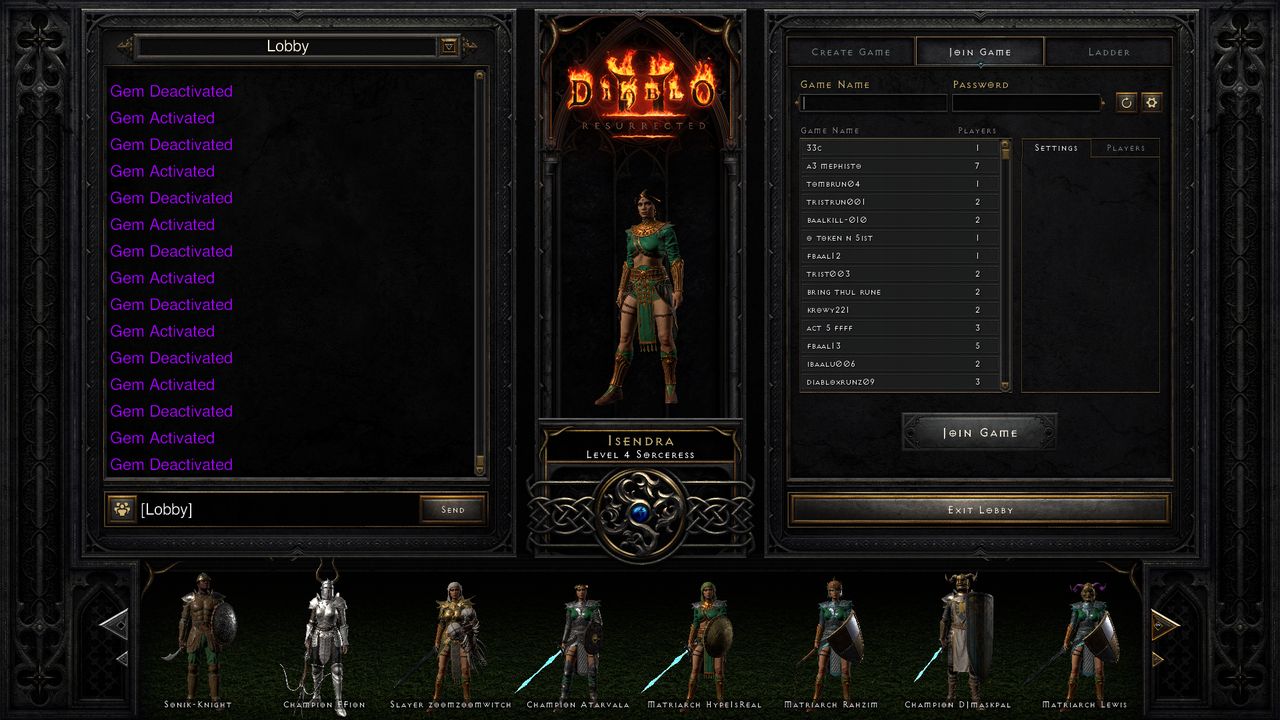Select the Champion Efion character portrait

[324, 630]
